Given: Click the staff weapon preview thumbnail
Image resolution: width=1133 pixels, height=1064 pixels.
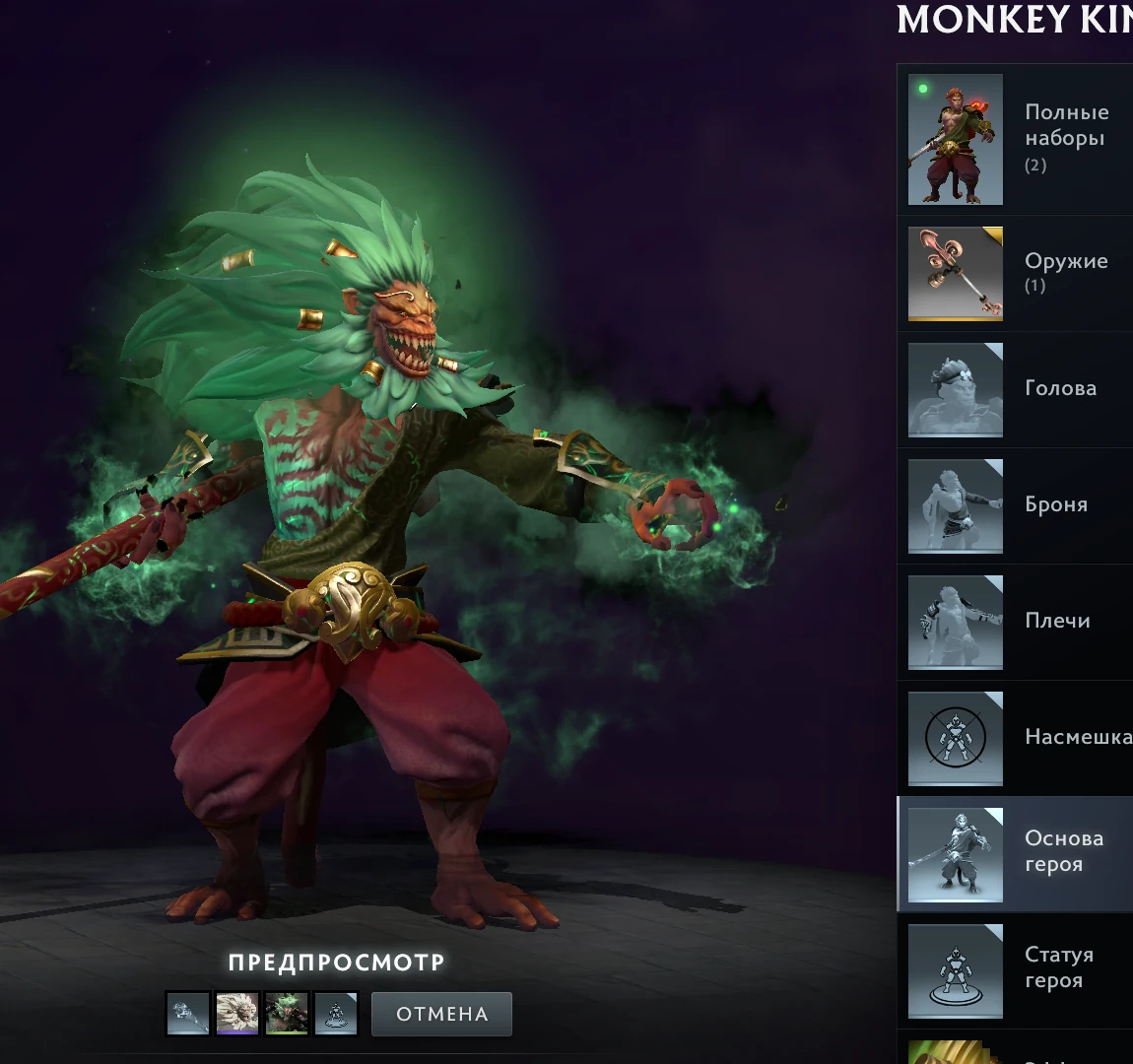Looking at the screenshot, I should (188, 1014).
